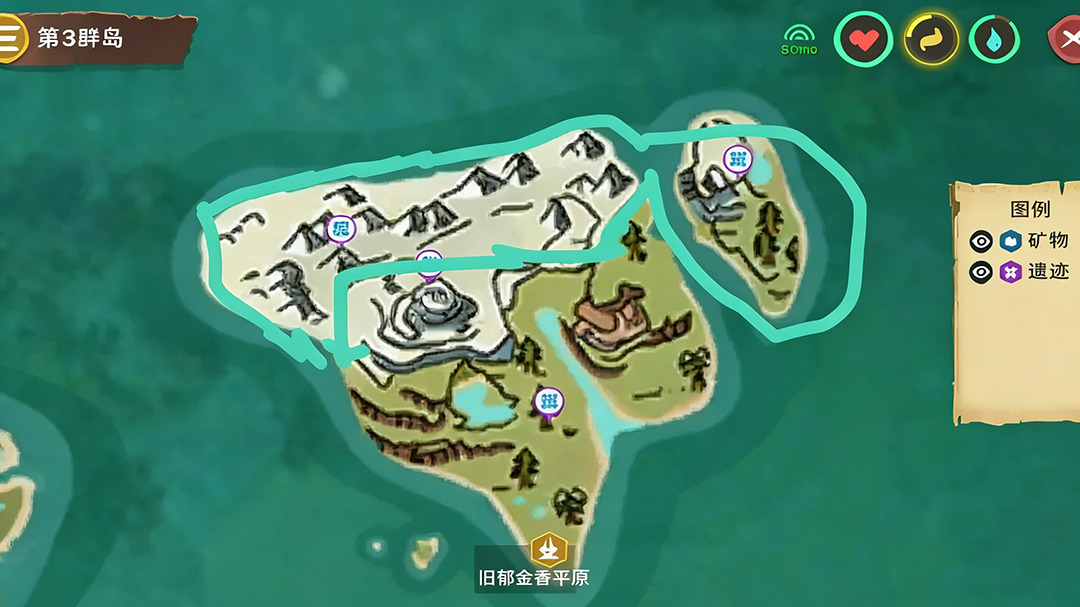
Task: Select the ruin marker near the southern pond
Action: 548,402
